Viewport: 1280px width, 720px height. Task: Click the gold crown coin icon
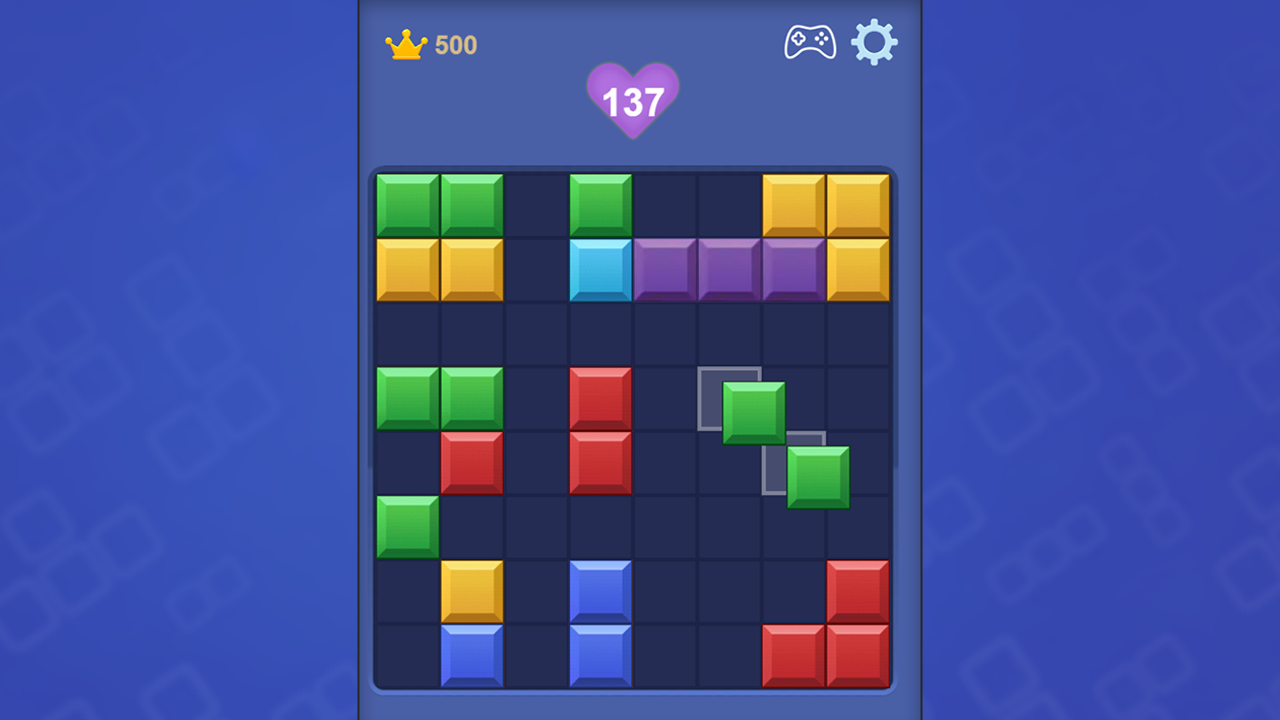(x=404, y=43)
